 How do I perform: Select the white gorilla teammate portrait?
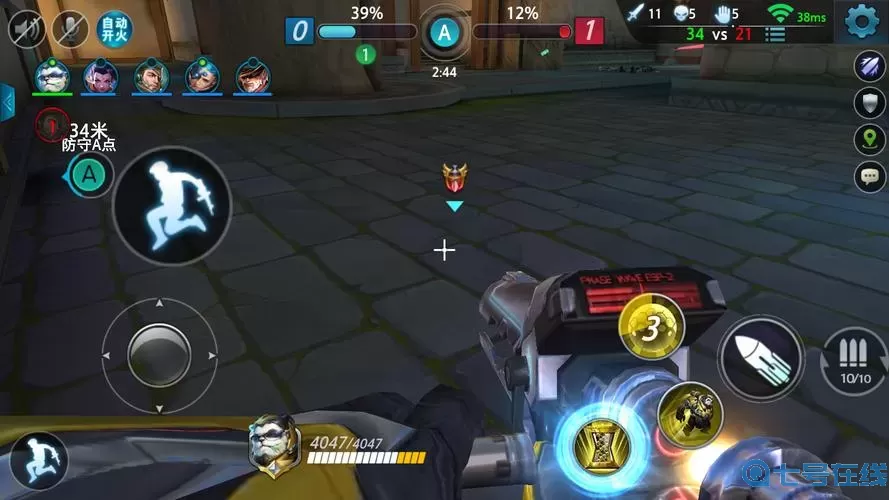tap(52, 76)
